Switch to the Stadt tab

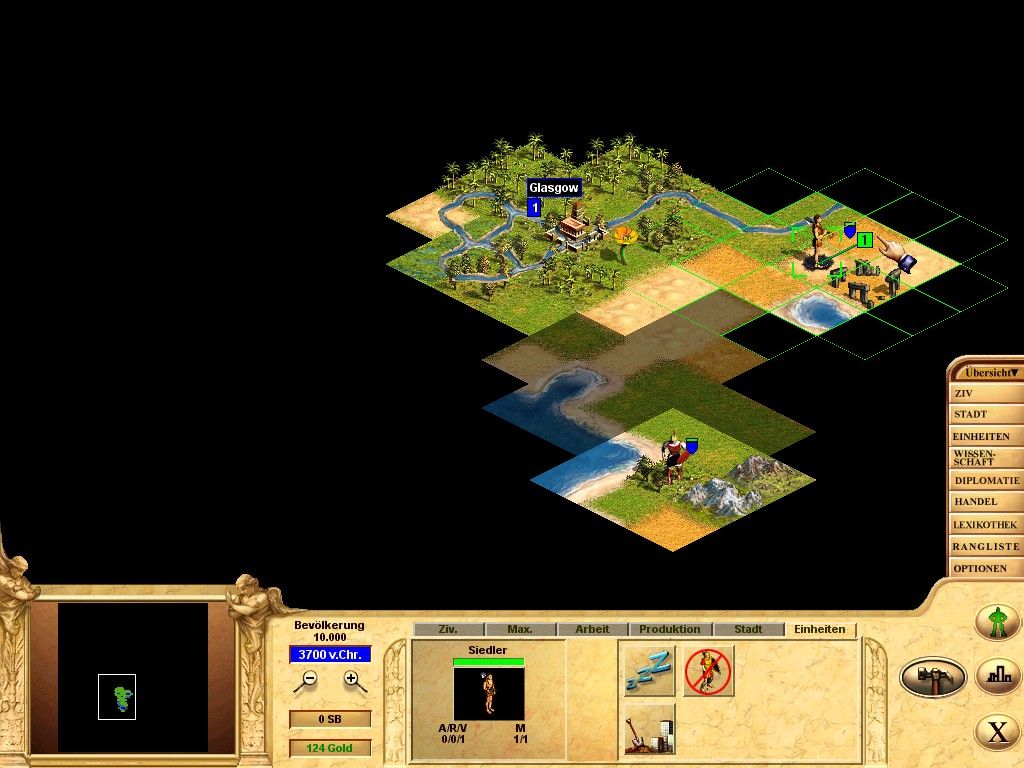tap(748, 629)
